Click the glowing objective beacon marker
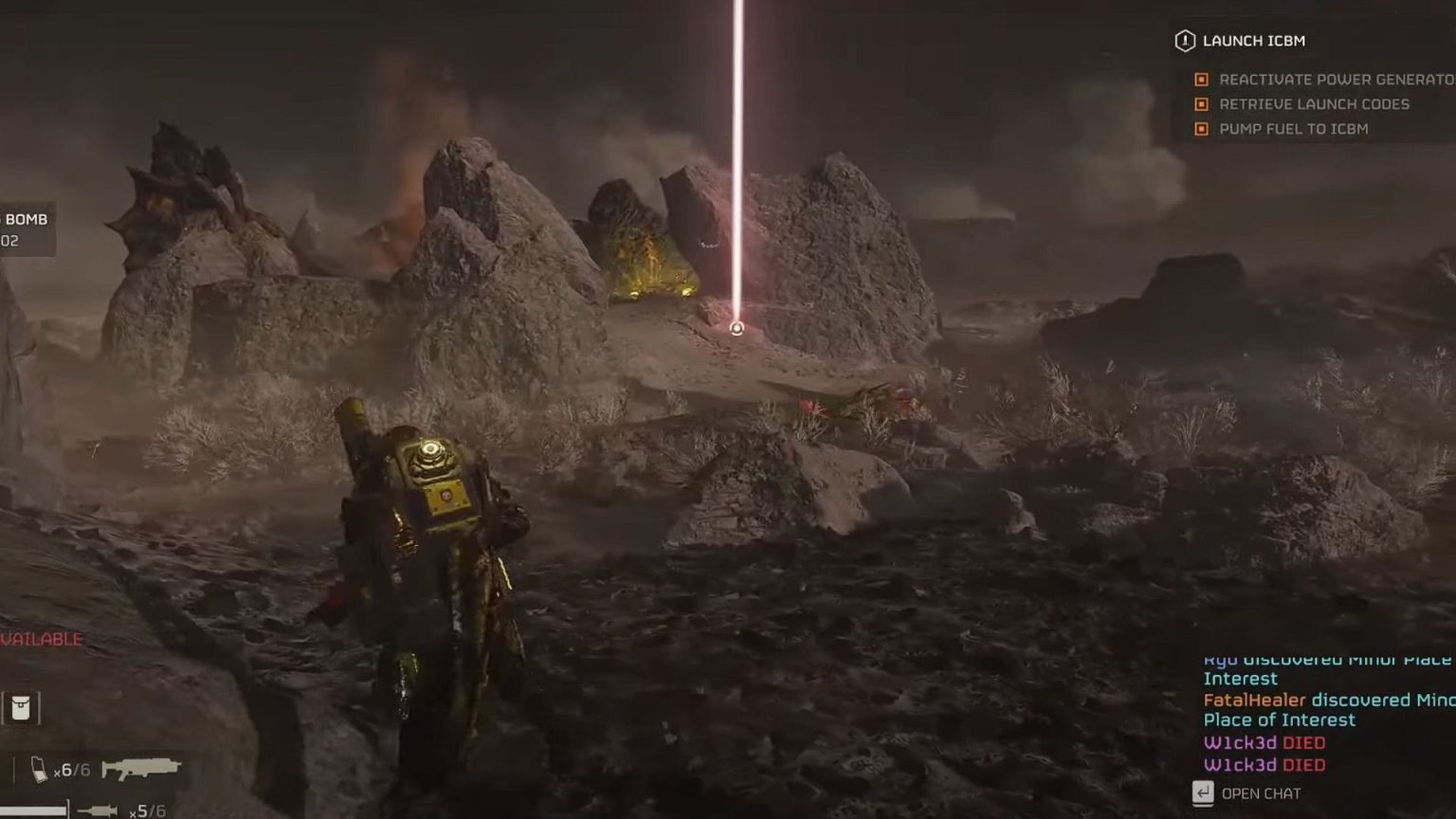The width and height of the screenshot is (1456, 819). 737,326
